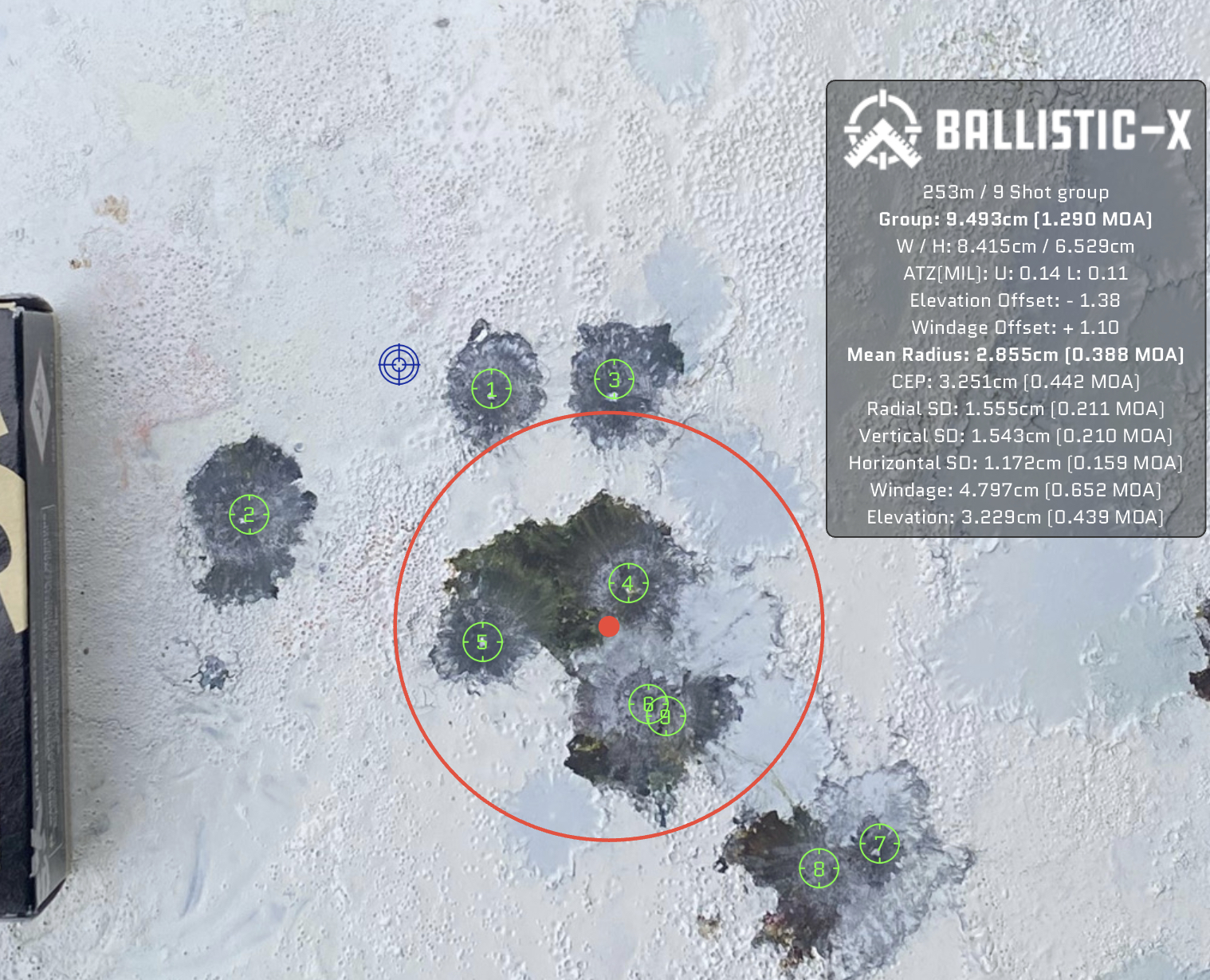Click the red group center dot
Screen dimensions: 1210x980
click(609, 626)
